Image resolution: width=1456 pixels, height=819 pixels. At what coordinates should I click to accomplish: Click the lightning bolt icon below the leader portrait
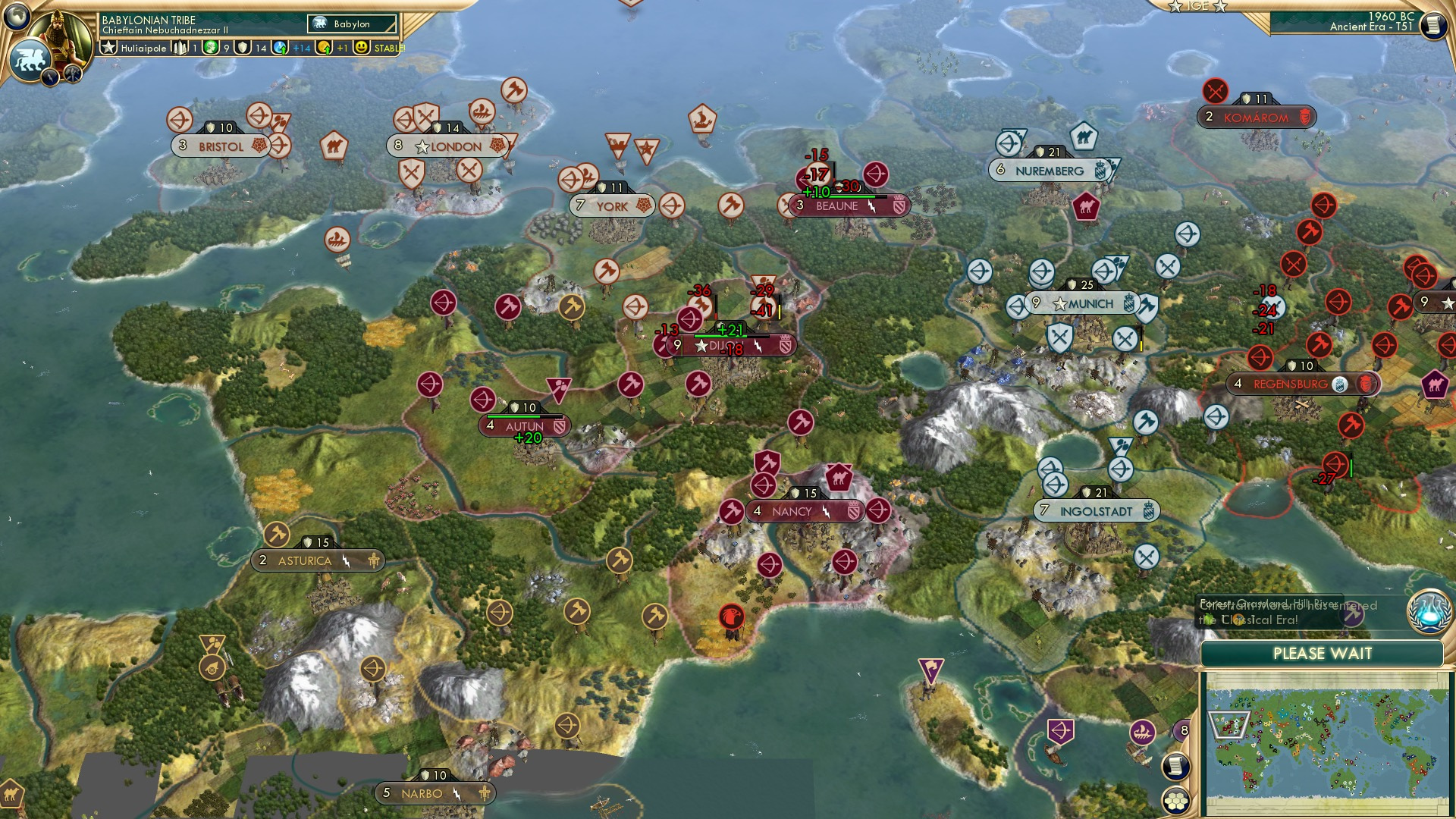click(x=51, y=78)
